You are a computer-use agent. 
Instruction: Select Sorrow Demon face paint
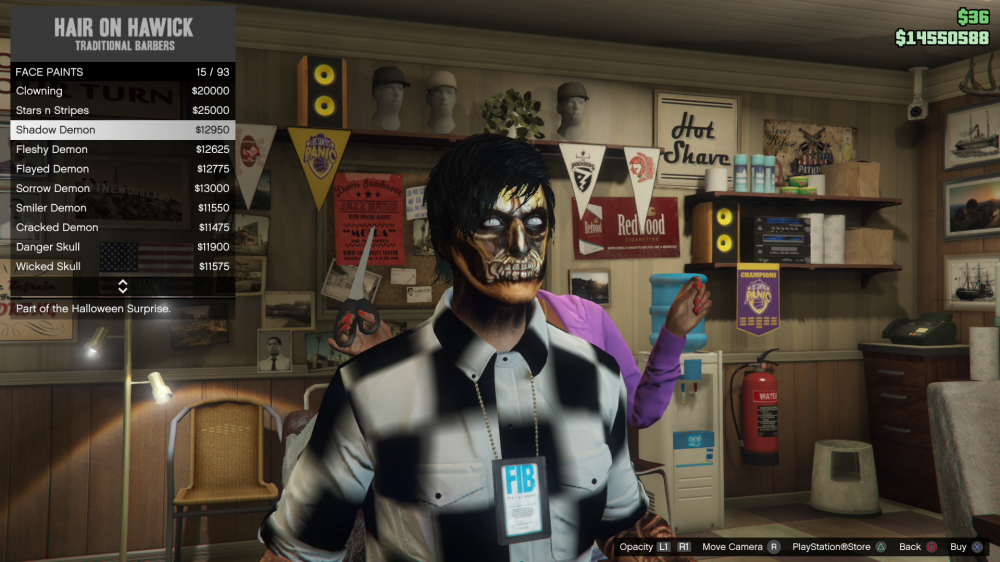pos(122,188)
